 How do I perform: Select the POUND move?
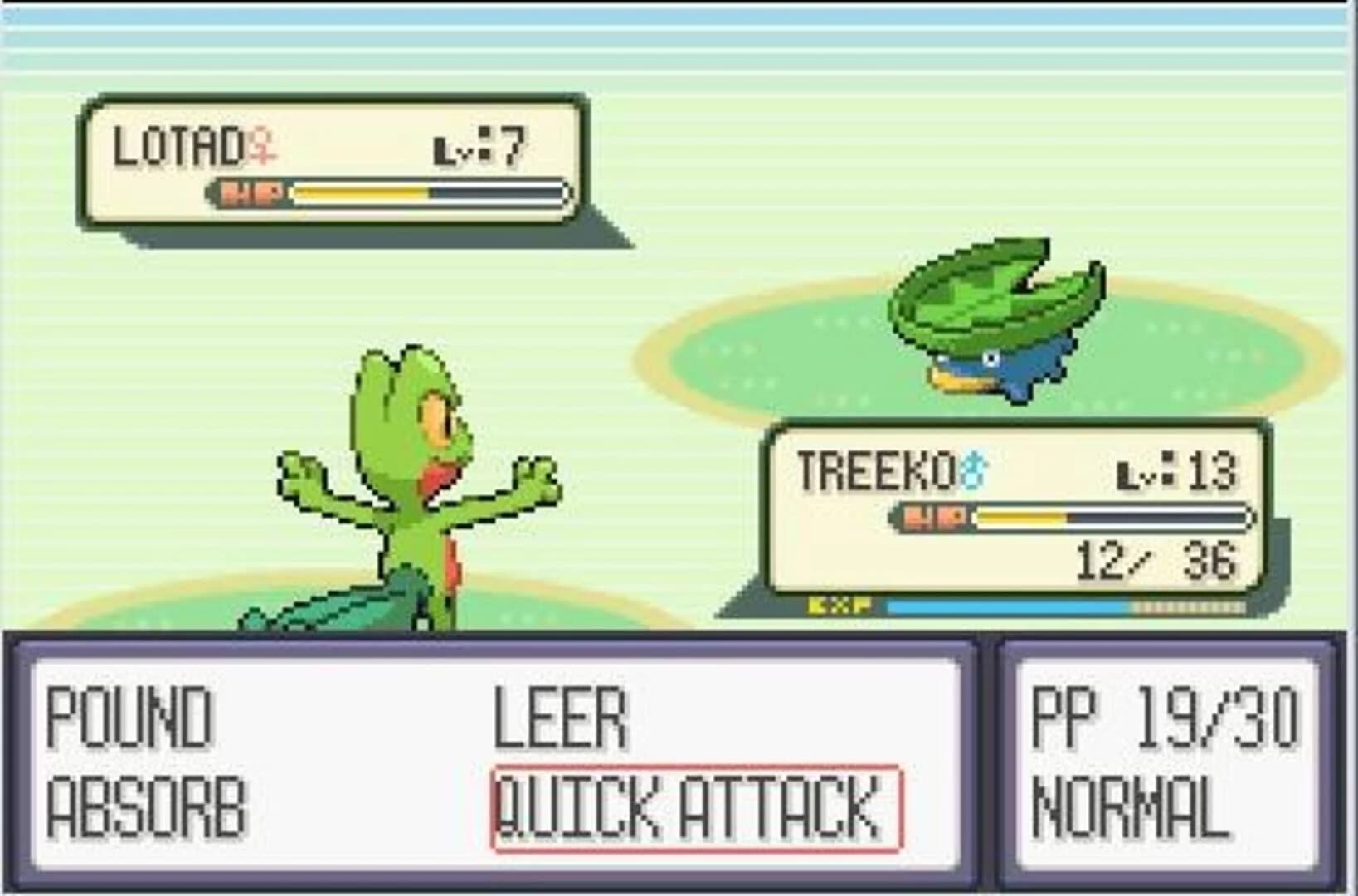point(127,720)
